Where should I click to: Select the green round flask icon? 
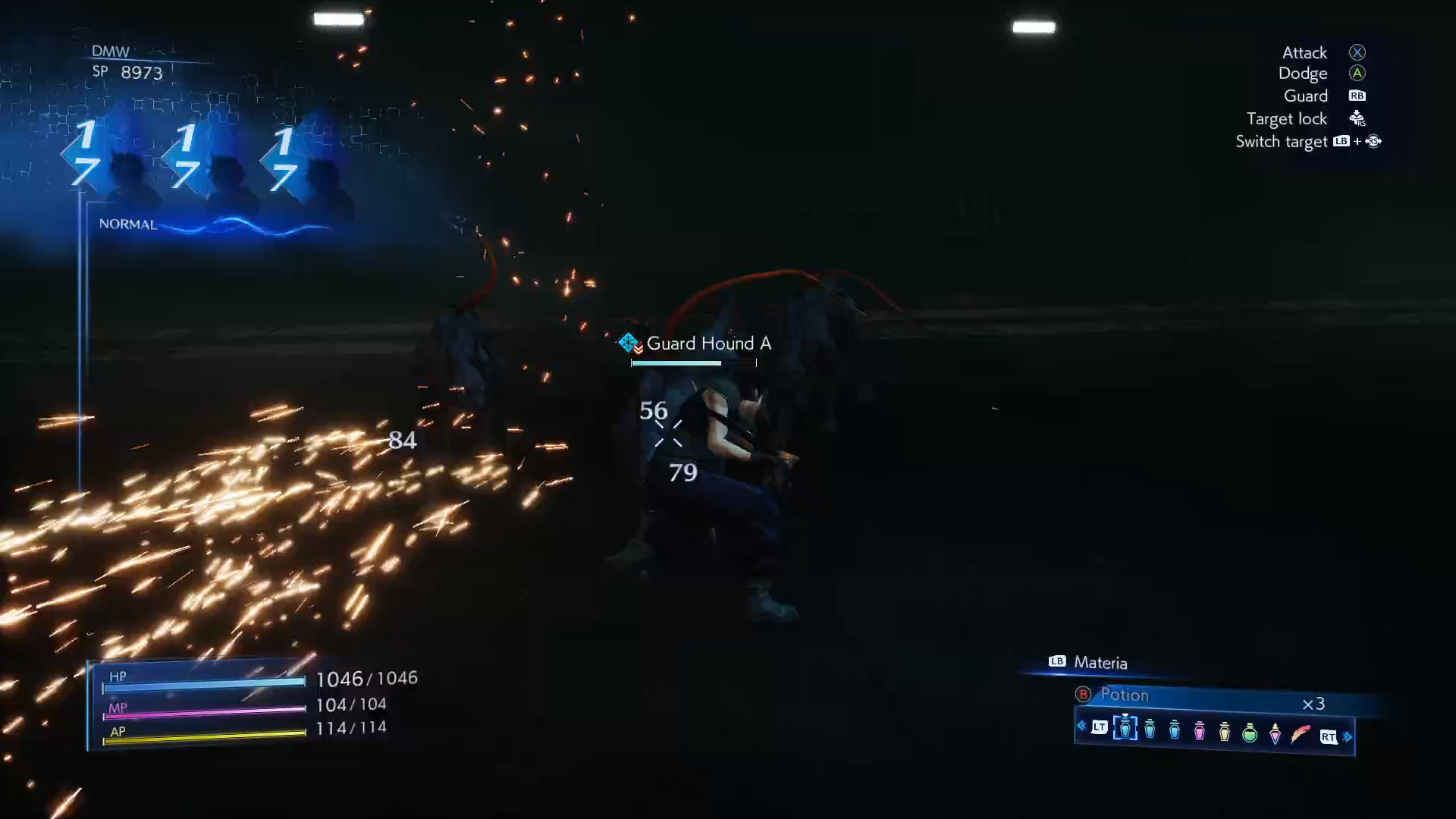coord(1250,732)
